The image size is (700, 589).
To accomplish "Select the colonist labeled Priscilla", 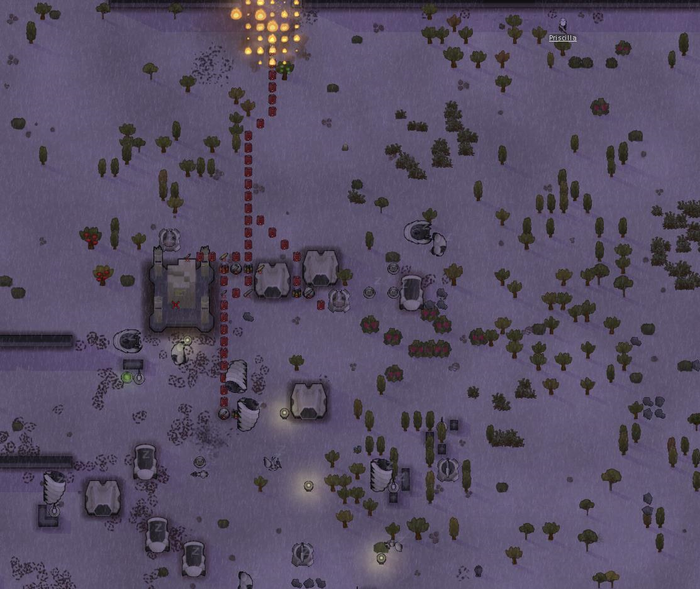I will [x=563, y=26].
